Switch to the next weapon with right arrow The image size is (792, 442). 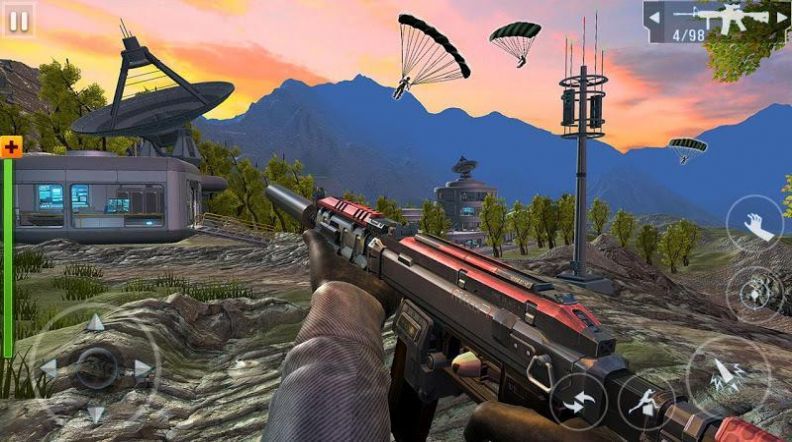780,17
